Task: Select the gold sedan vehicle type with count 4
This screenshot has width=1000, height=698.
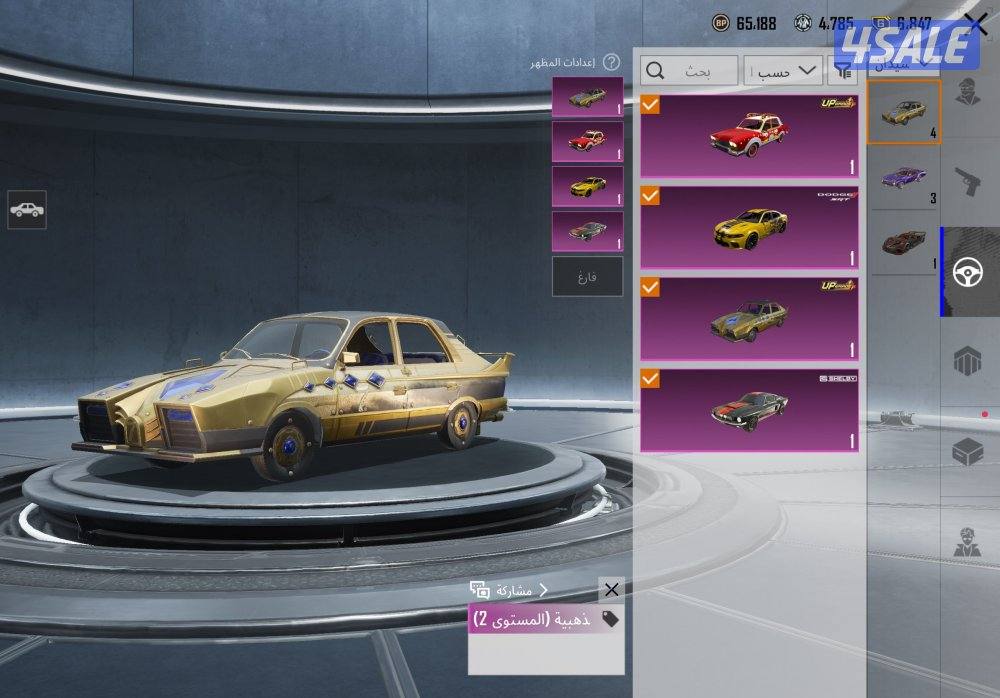Action: pos(904,112)
